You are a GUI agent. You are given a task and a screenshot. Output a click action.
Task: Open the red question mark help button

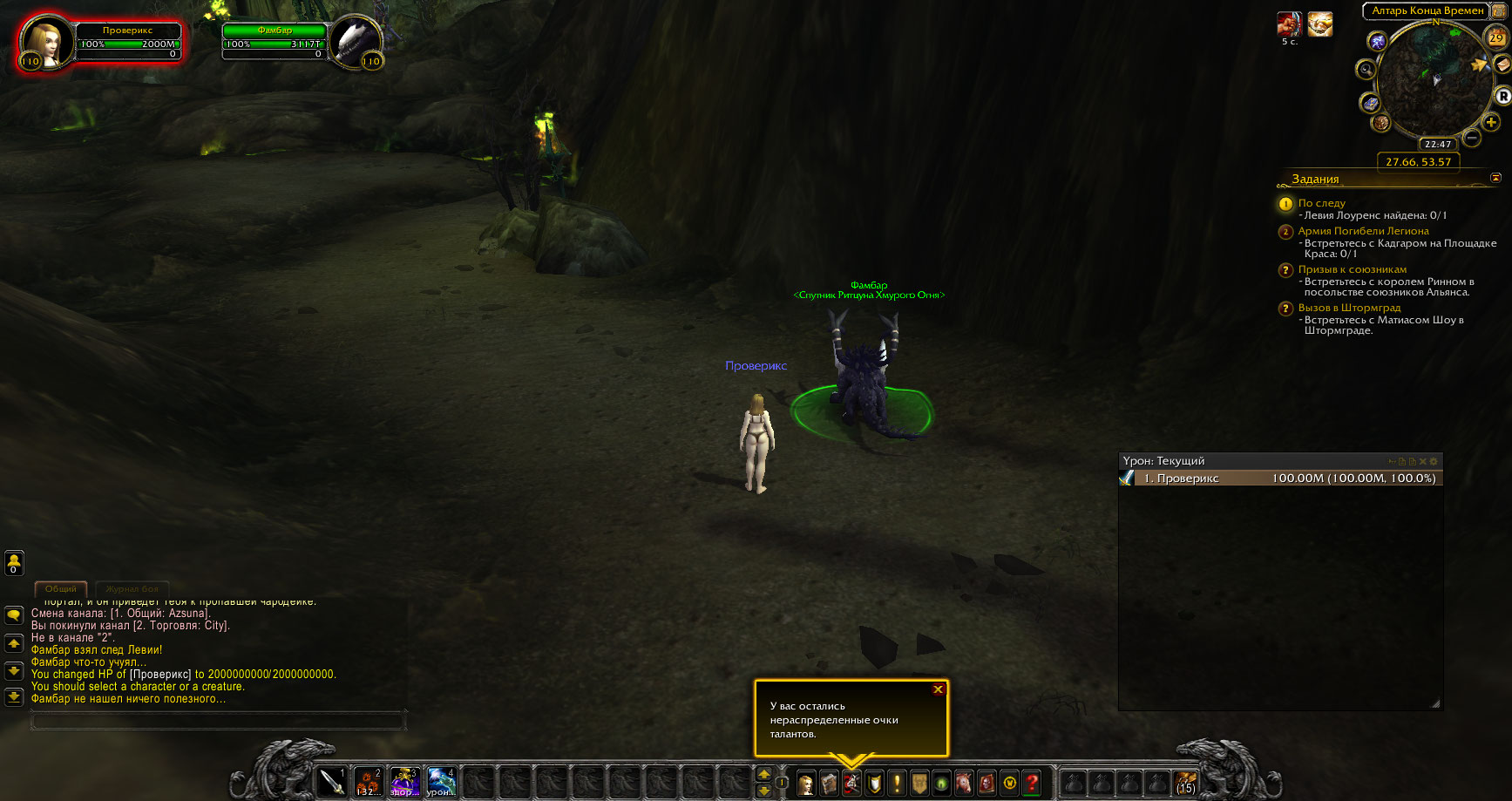click(1033, 784)
